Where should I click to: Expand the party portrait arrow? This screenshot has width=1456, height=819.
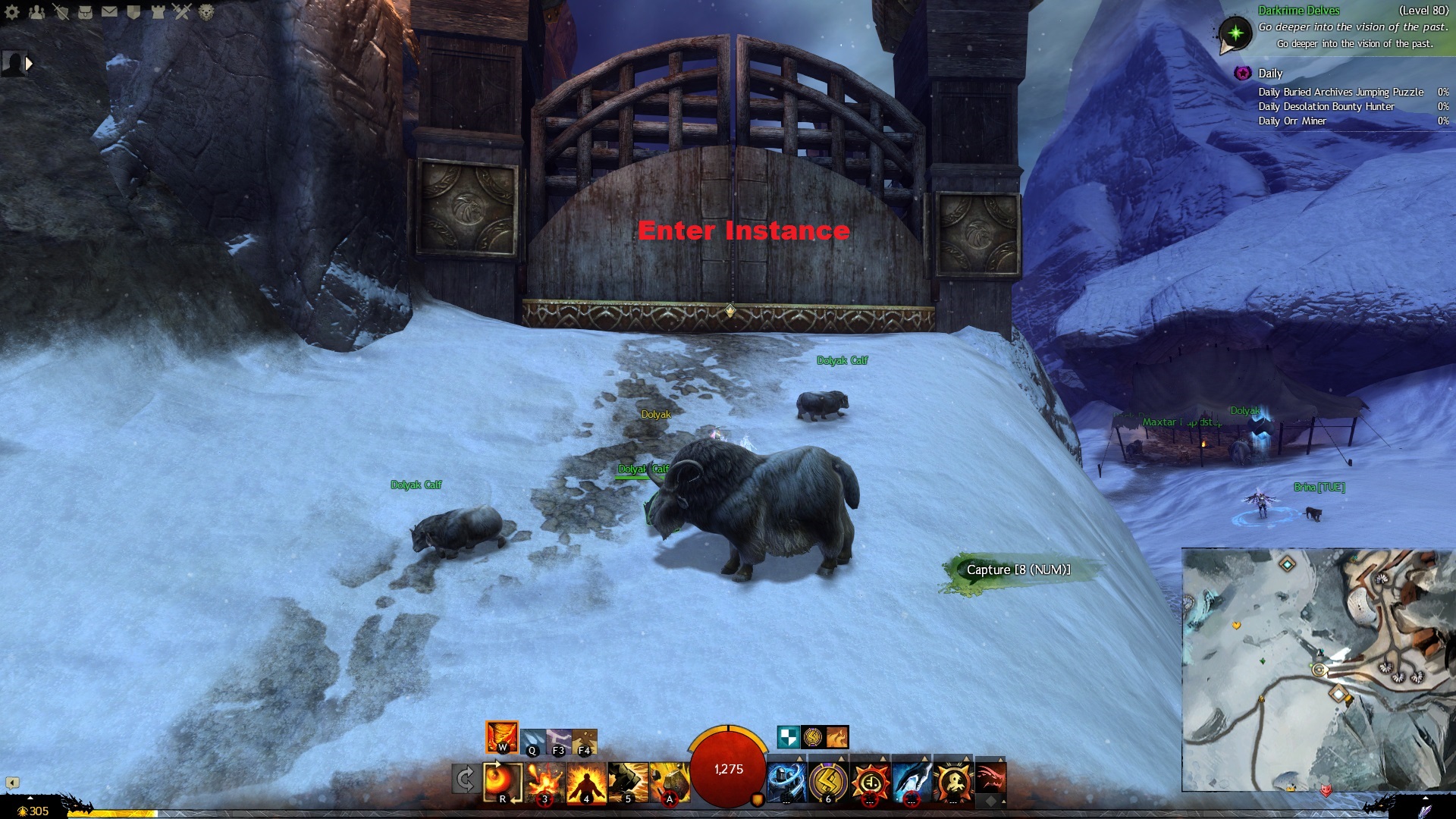click(30, 64)
